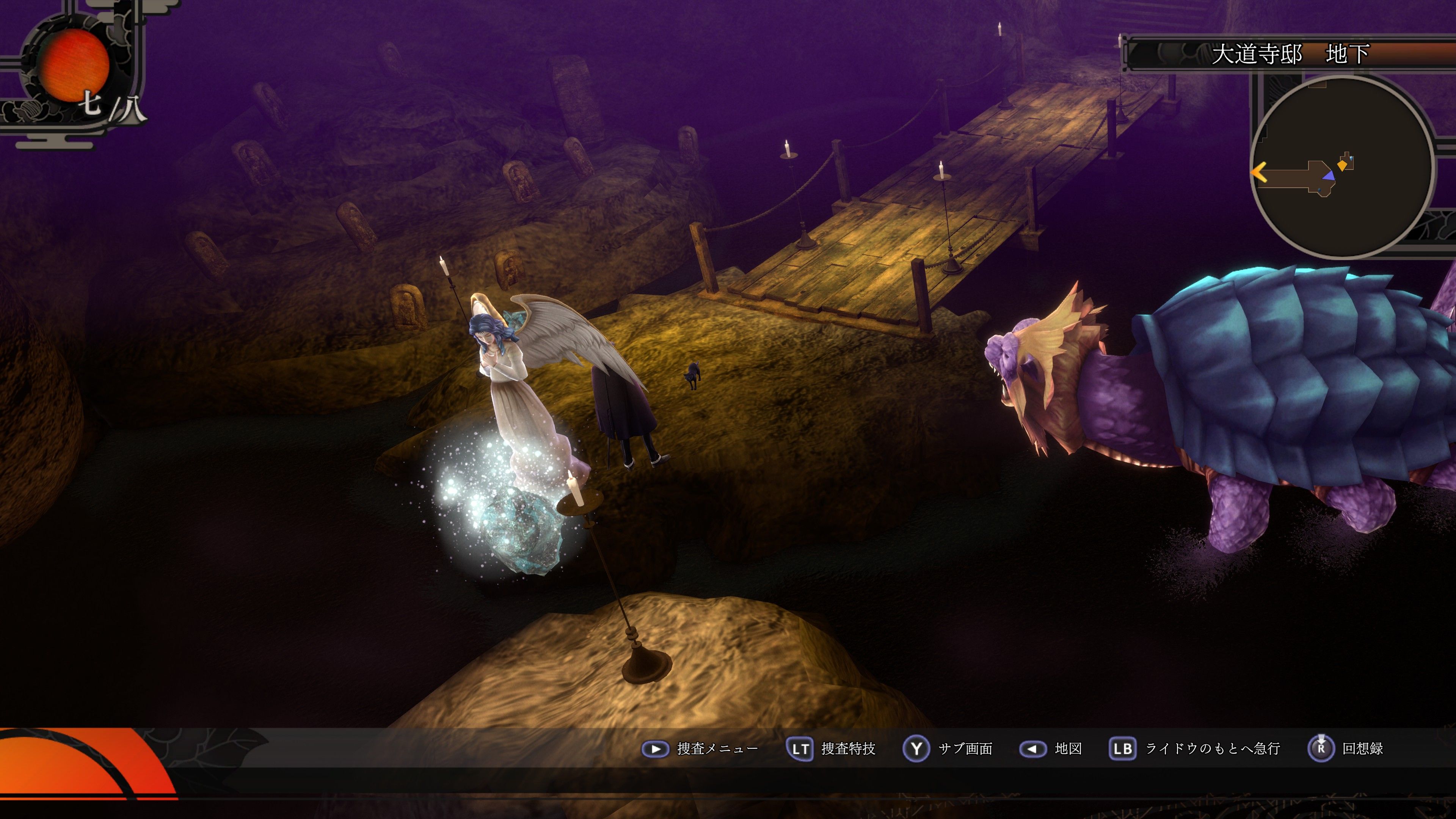This screenshot has width=1456, height=819.
Task: Select the orange exit arrow on the minimap
Action: click(x=1259, y=172)
